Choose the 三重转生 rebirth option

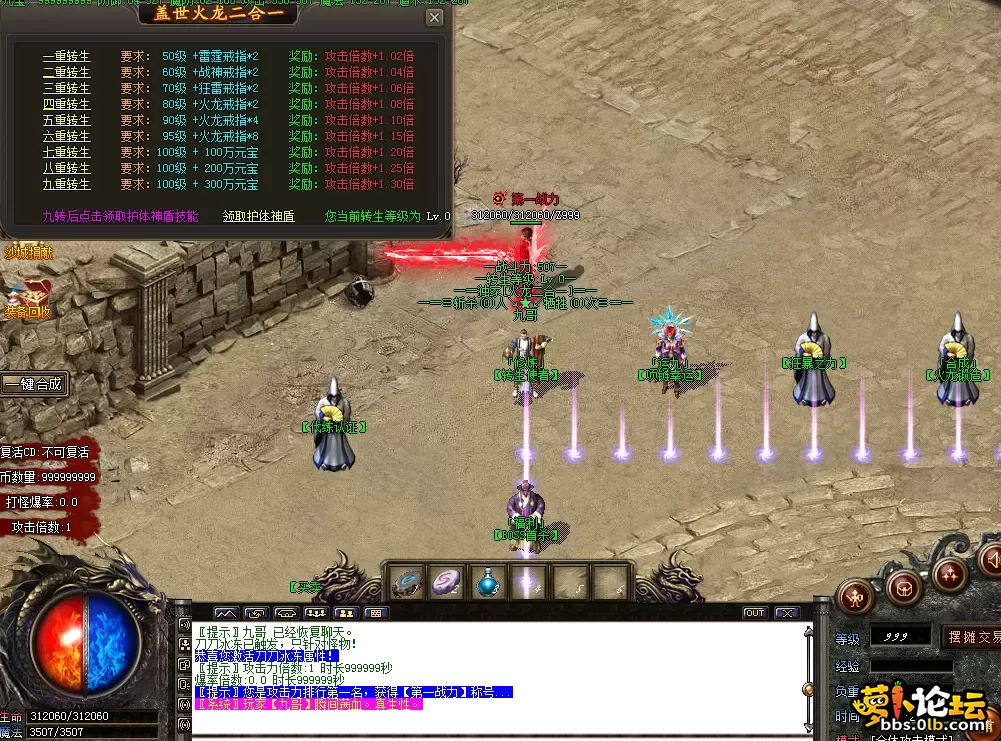pyautogui.click(x=66, y=89)
